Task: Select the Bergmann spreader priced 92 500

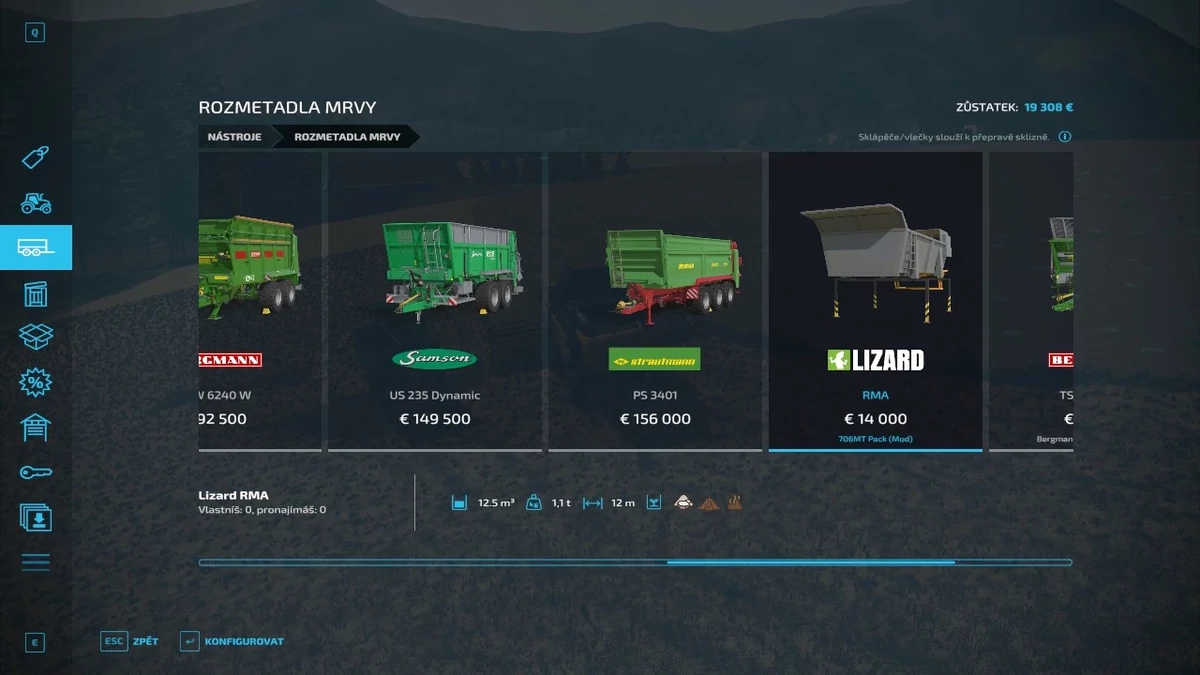Action: pyautogui.click(x=260, y=300)
